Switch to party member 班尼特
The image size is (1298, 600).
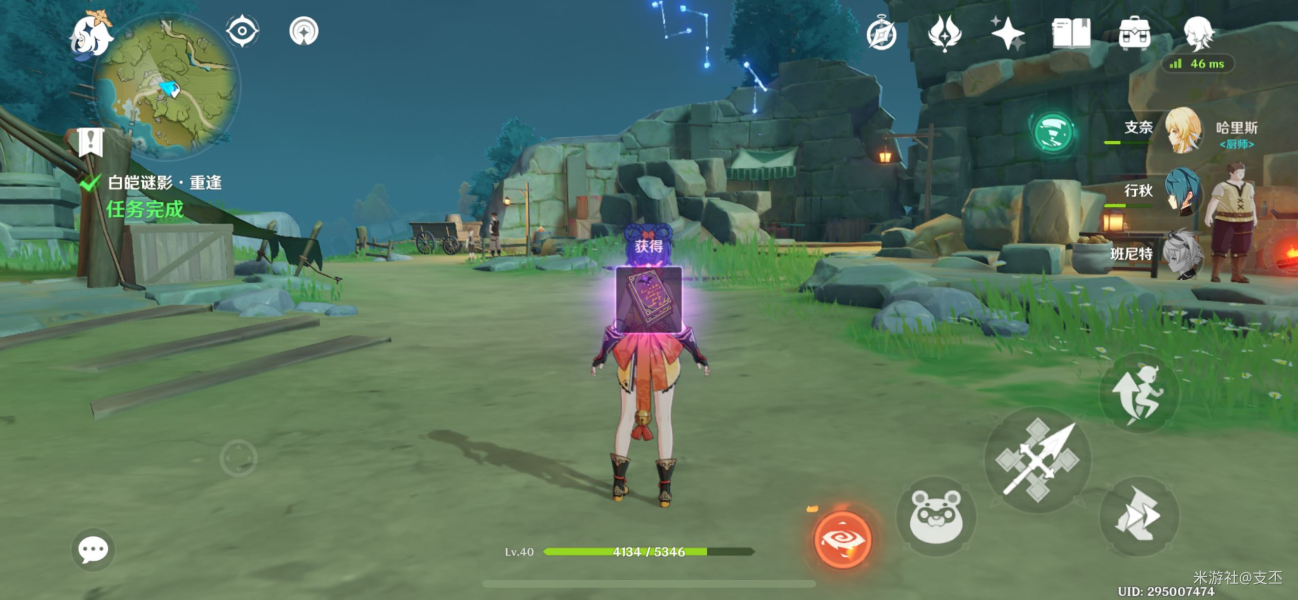[x=1182, y=253]
